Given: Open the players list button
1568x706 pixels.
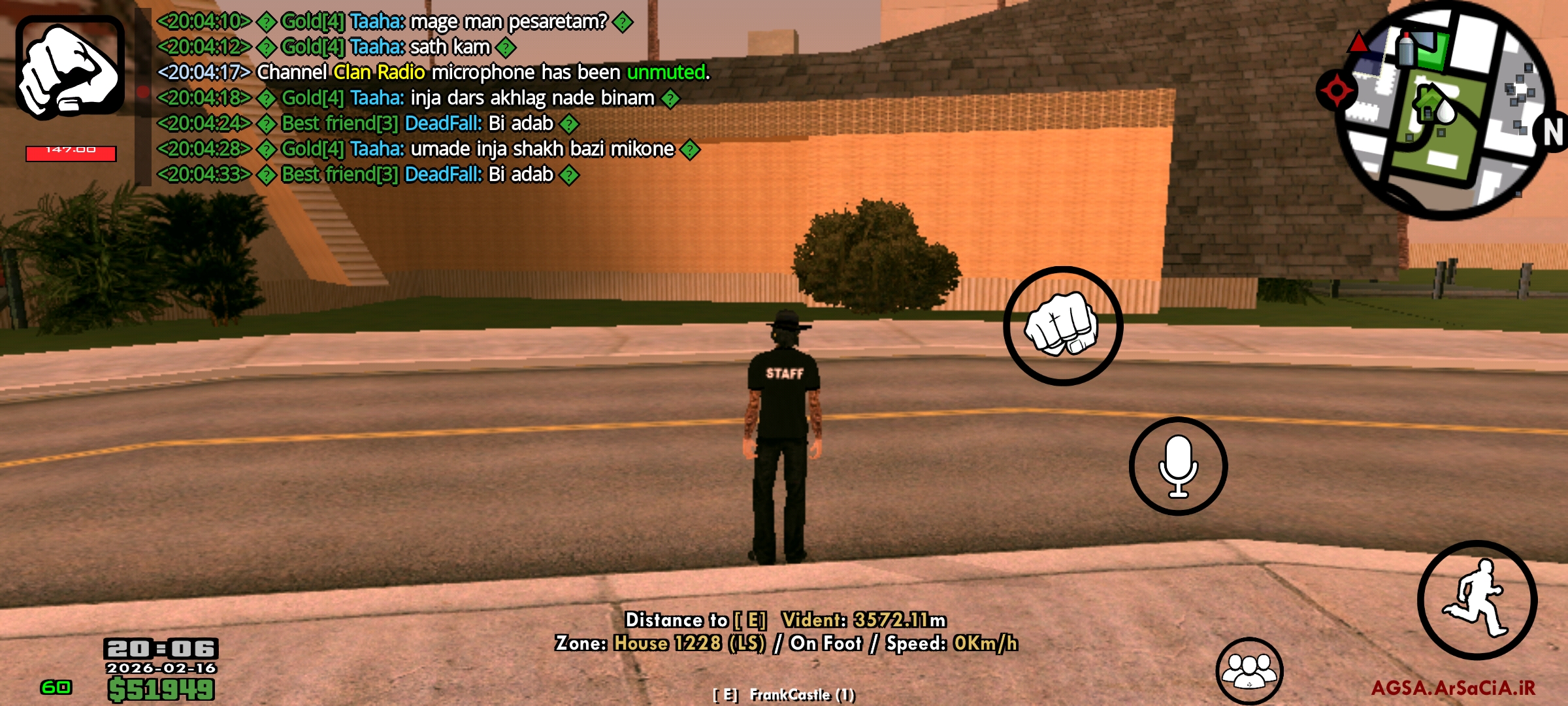Looking at the screenshot, I should coord(1249,670).
